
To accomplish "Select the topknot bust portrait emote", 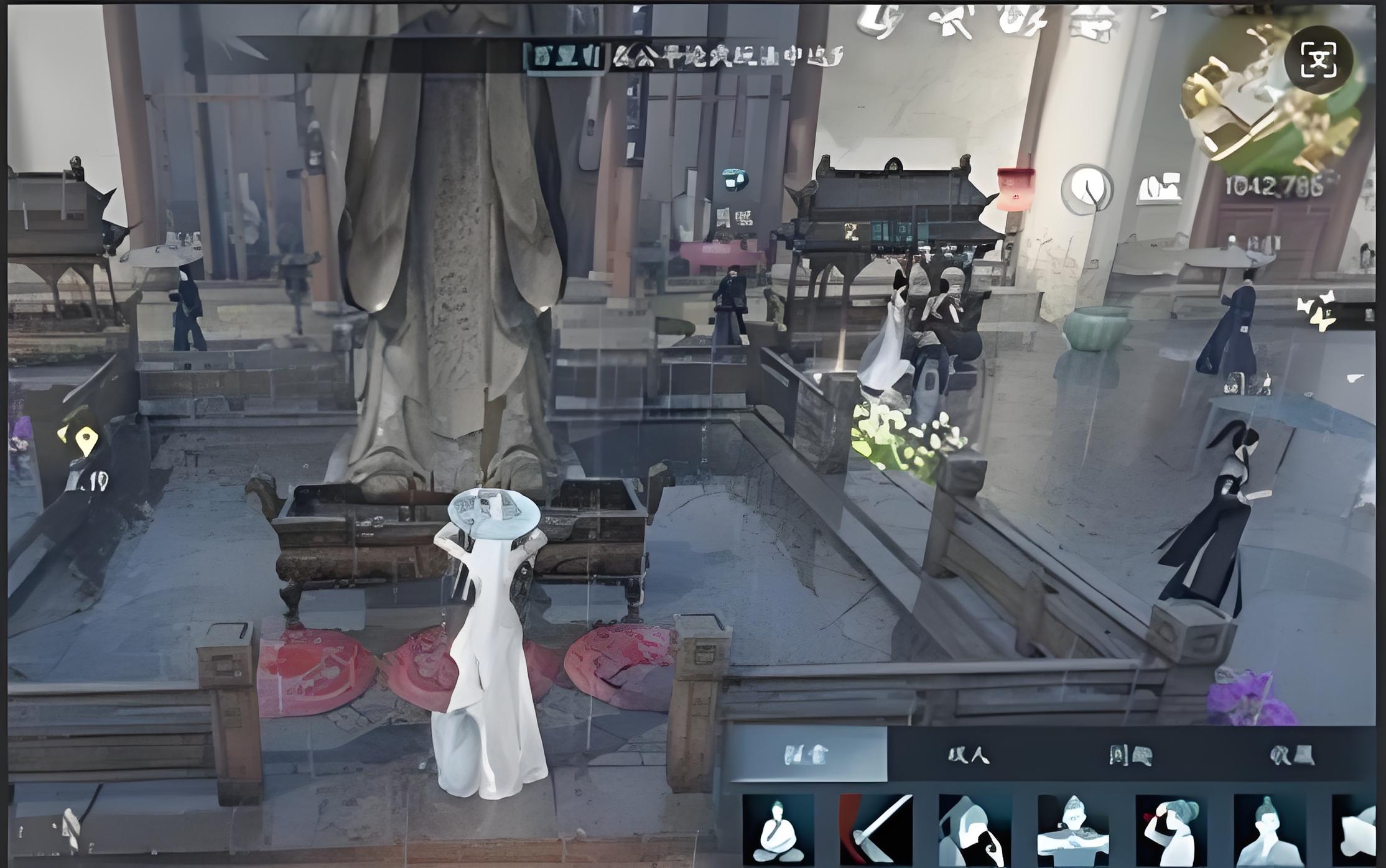I will click(1269, 830).
